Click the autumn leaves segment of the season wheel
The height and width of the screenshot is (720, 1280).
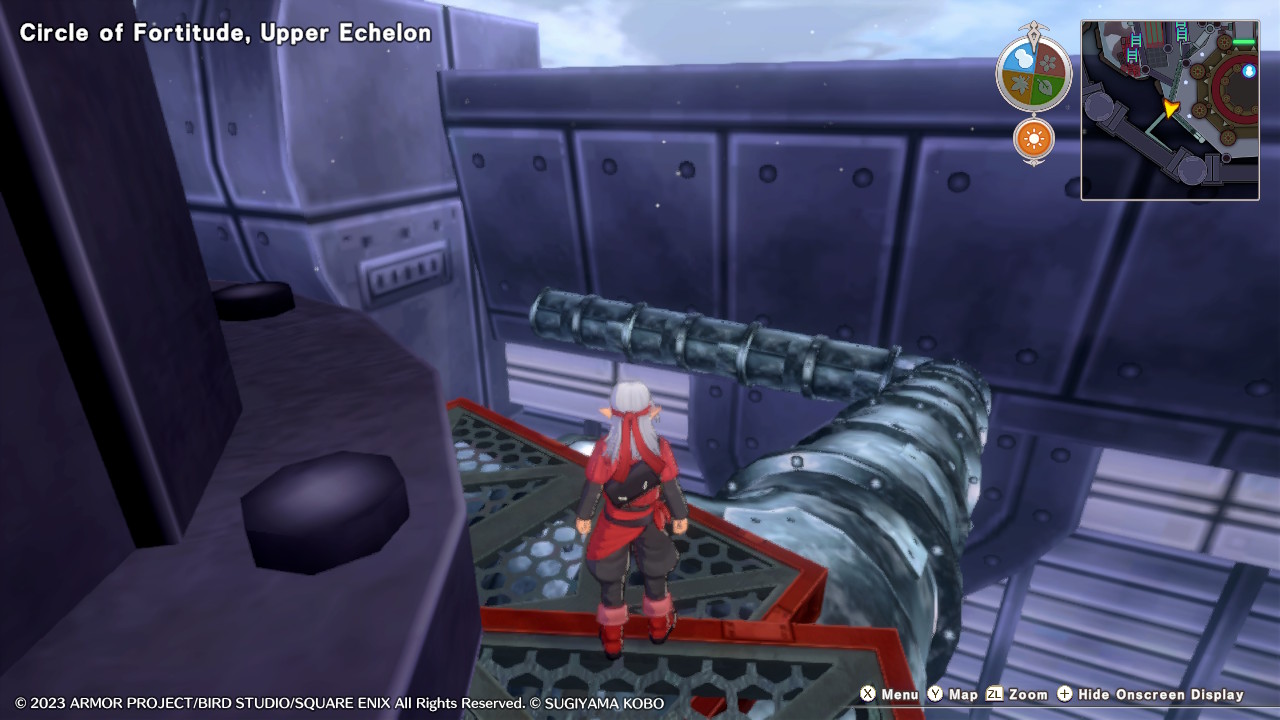click(1021, 84)
